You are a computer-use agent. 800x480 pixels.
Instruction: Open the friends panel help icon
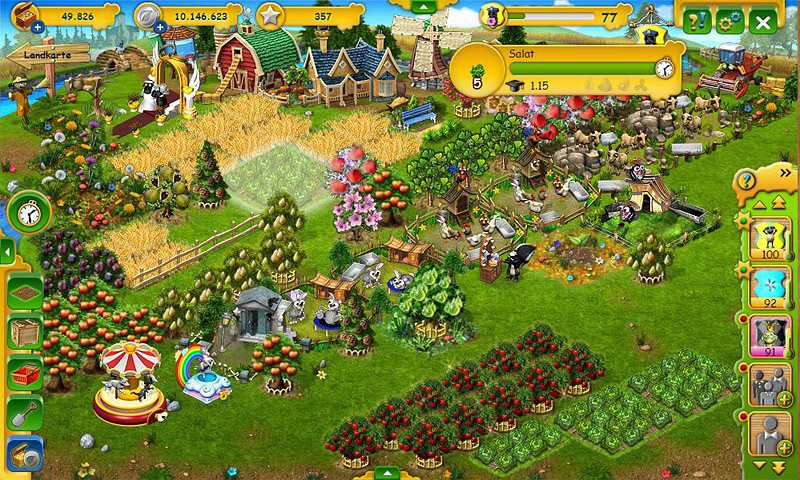(746, 181)
